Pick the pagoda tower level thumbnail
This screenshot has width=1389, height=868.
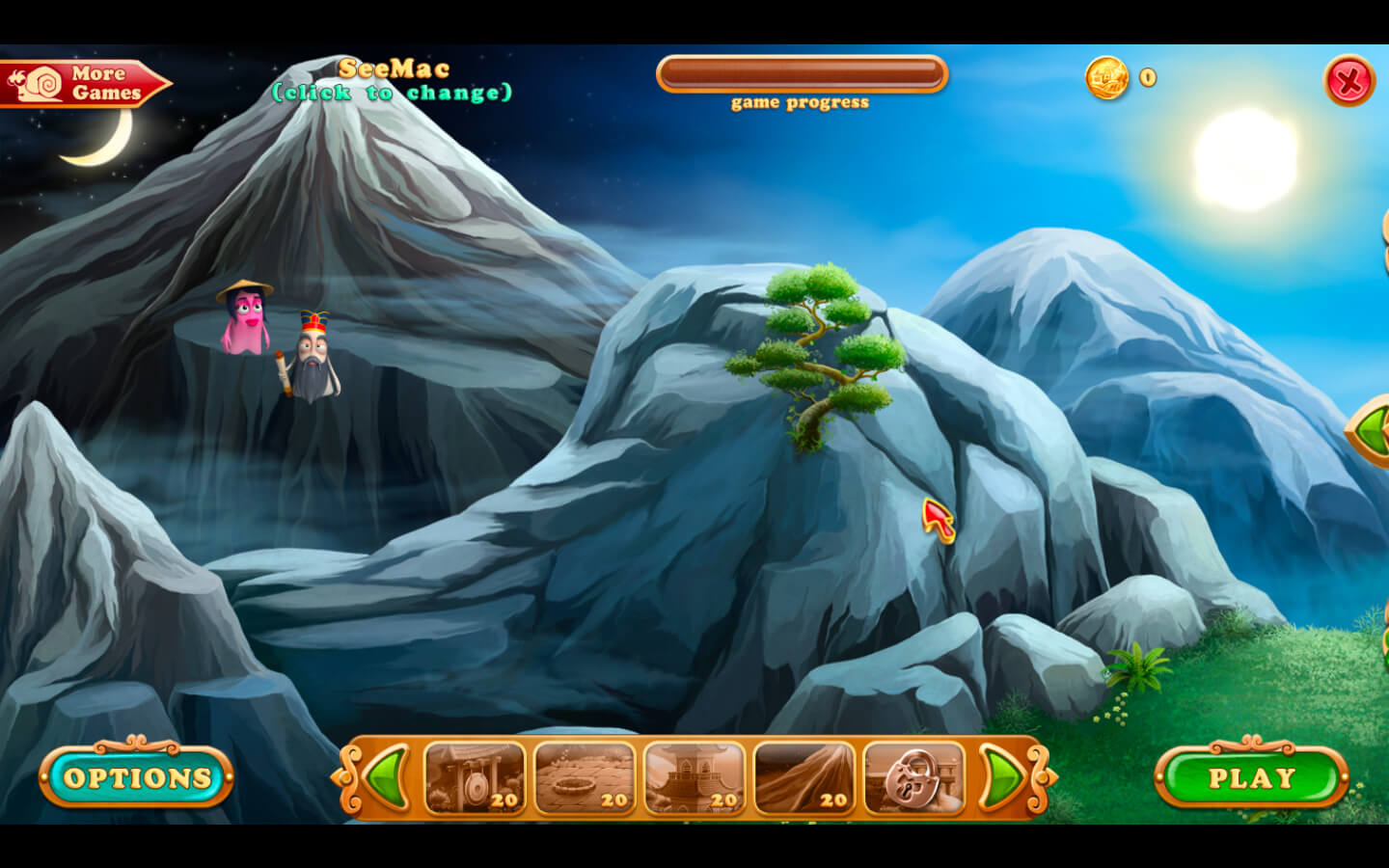pos(694,777)
